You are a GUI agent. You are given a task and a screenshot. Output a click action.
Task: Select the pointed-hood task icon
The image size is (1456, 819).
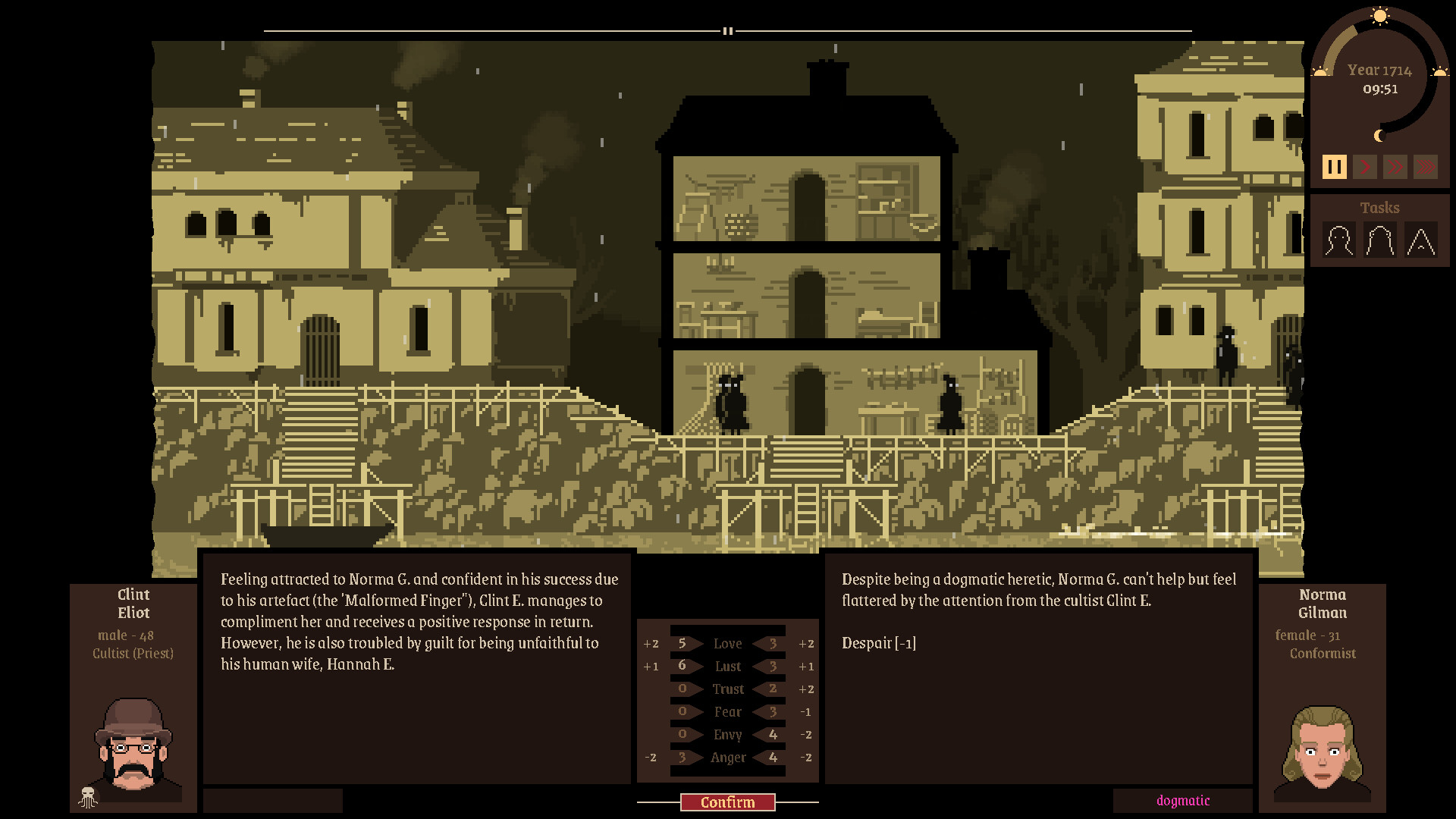[x=1420, y=241]
